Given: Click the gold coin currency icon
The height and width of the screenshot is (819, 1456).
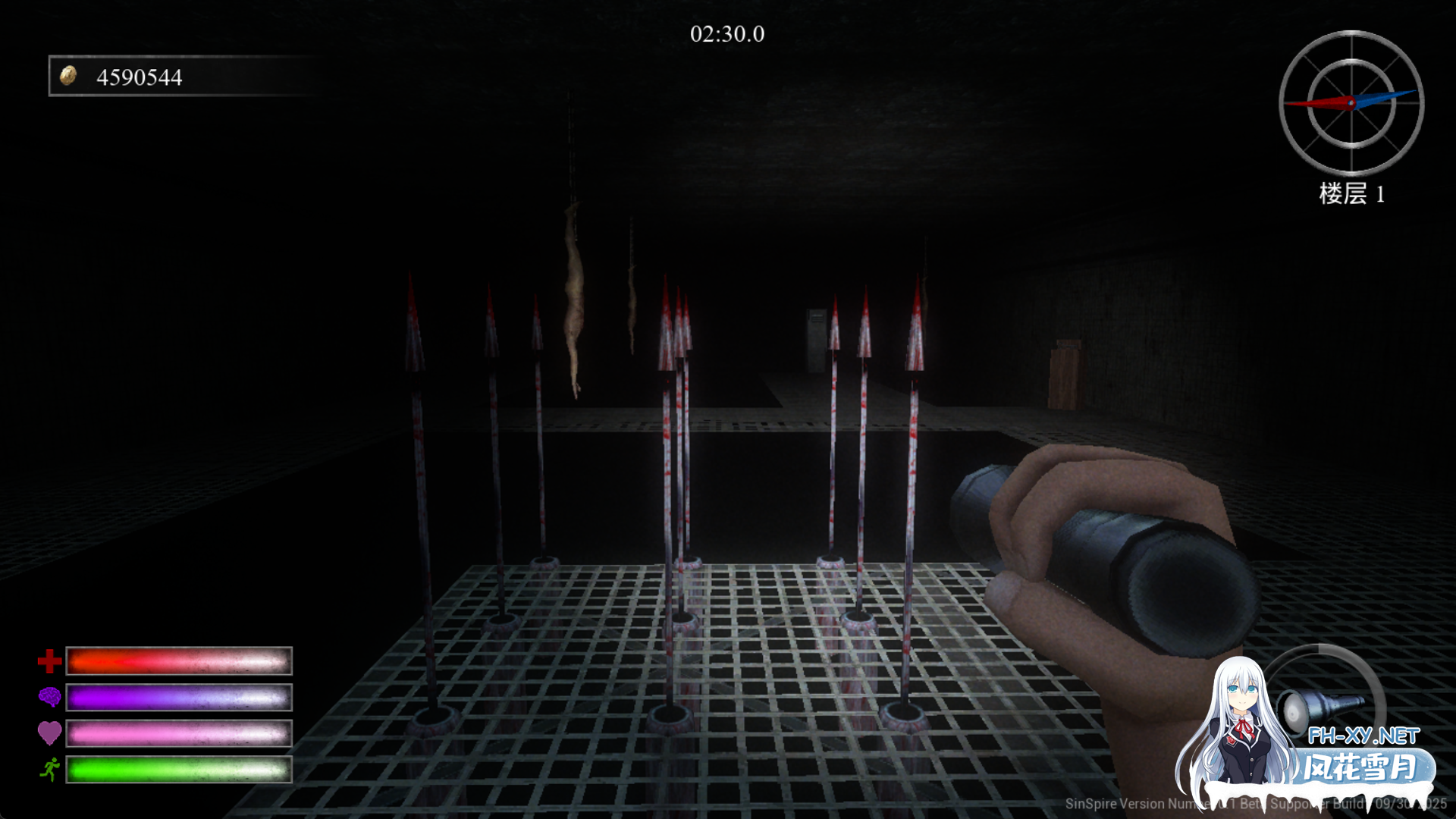Looking at the screenshot, I should tap(69, 76).
